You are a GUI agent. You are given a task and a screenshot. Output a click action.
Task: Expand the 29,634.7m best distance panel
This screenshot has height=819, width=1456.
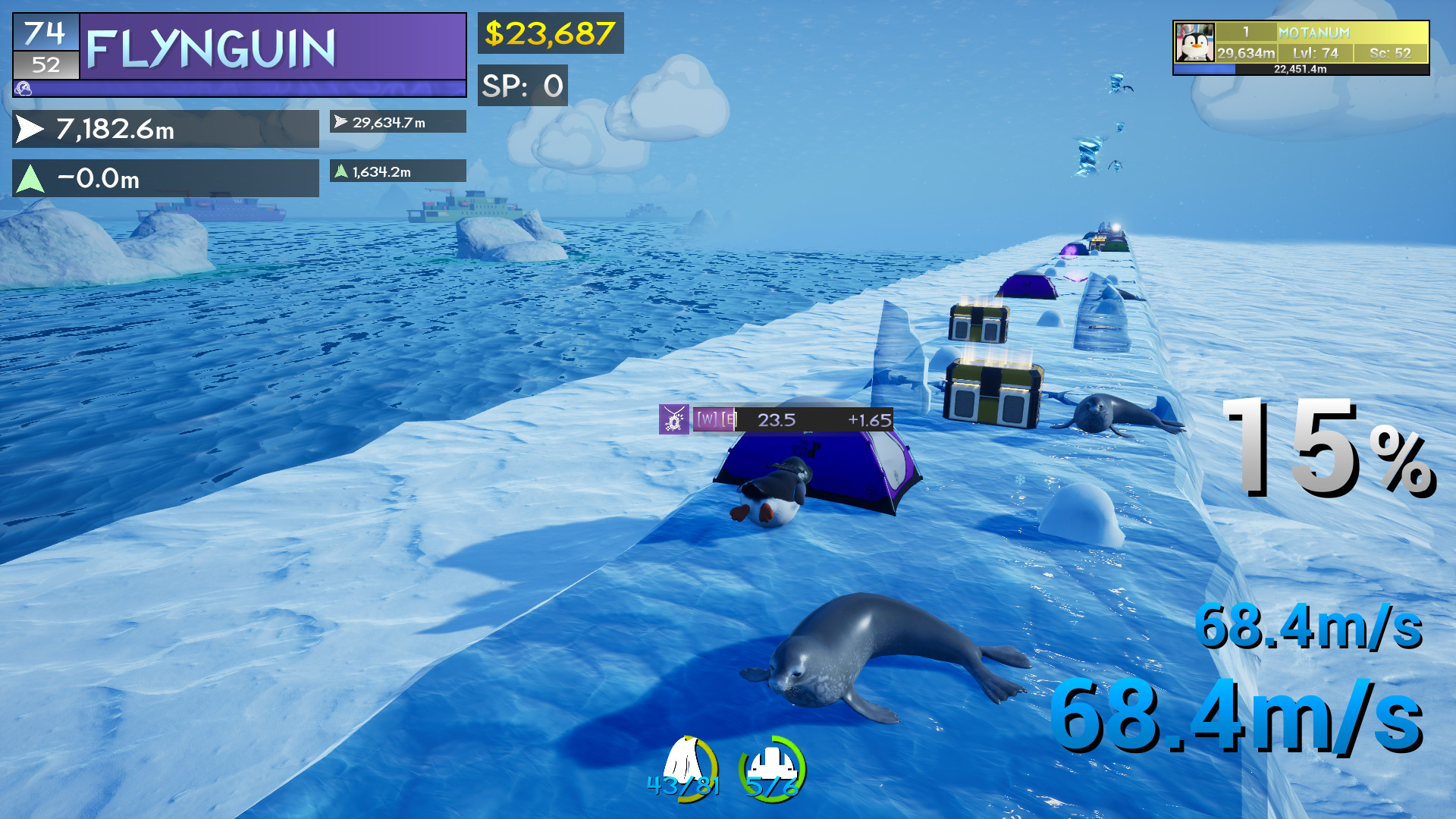coord(397,121)
